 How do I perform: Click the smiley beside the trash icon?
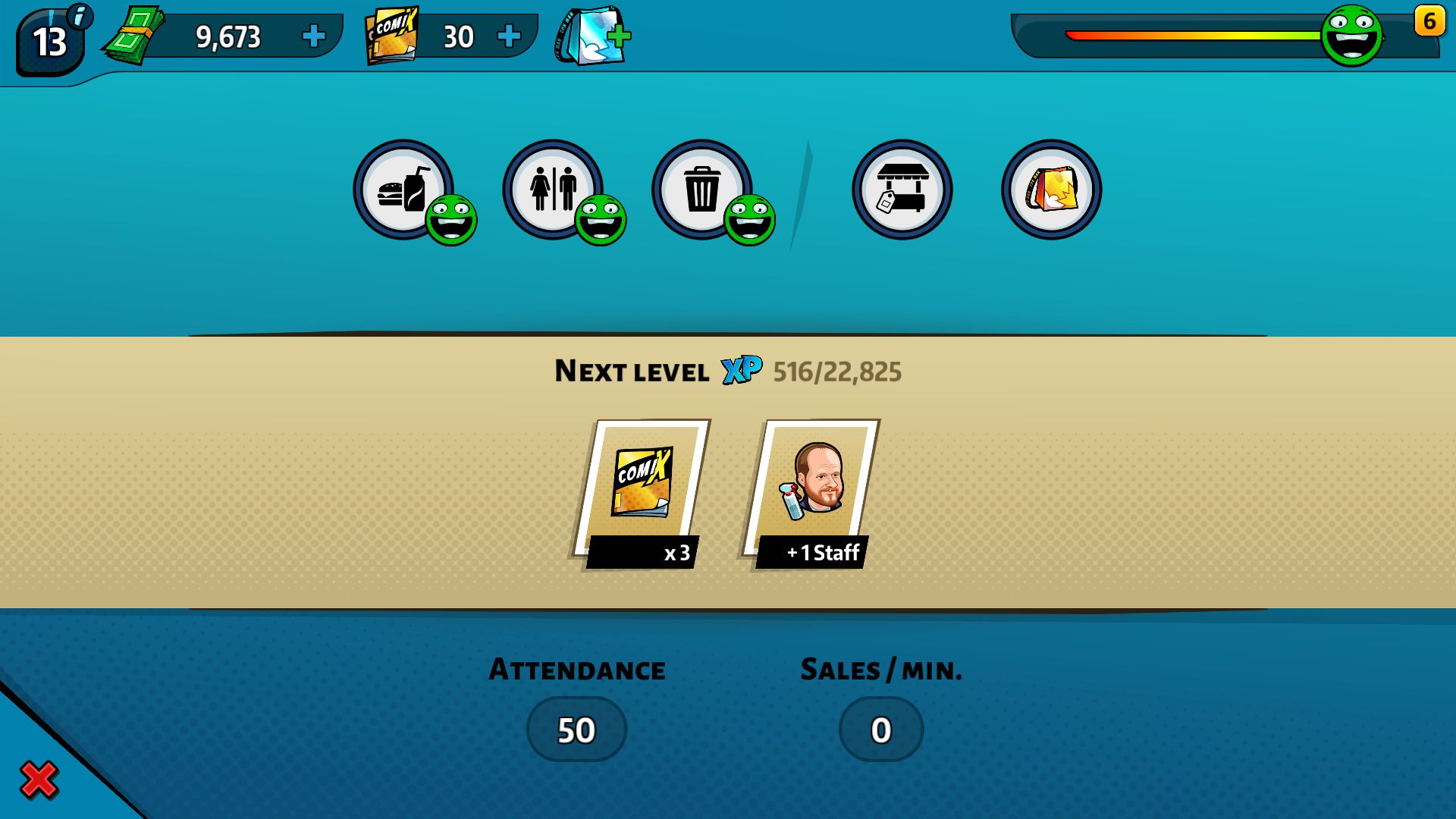coord(749,220)
